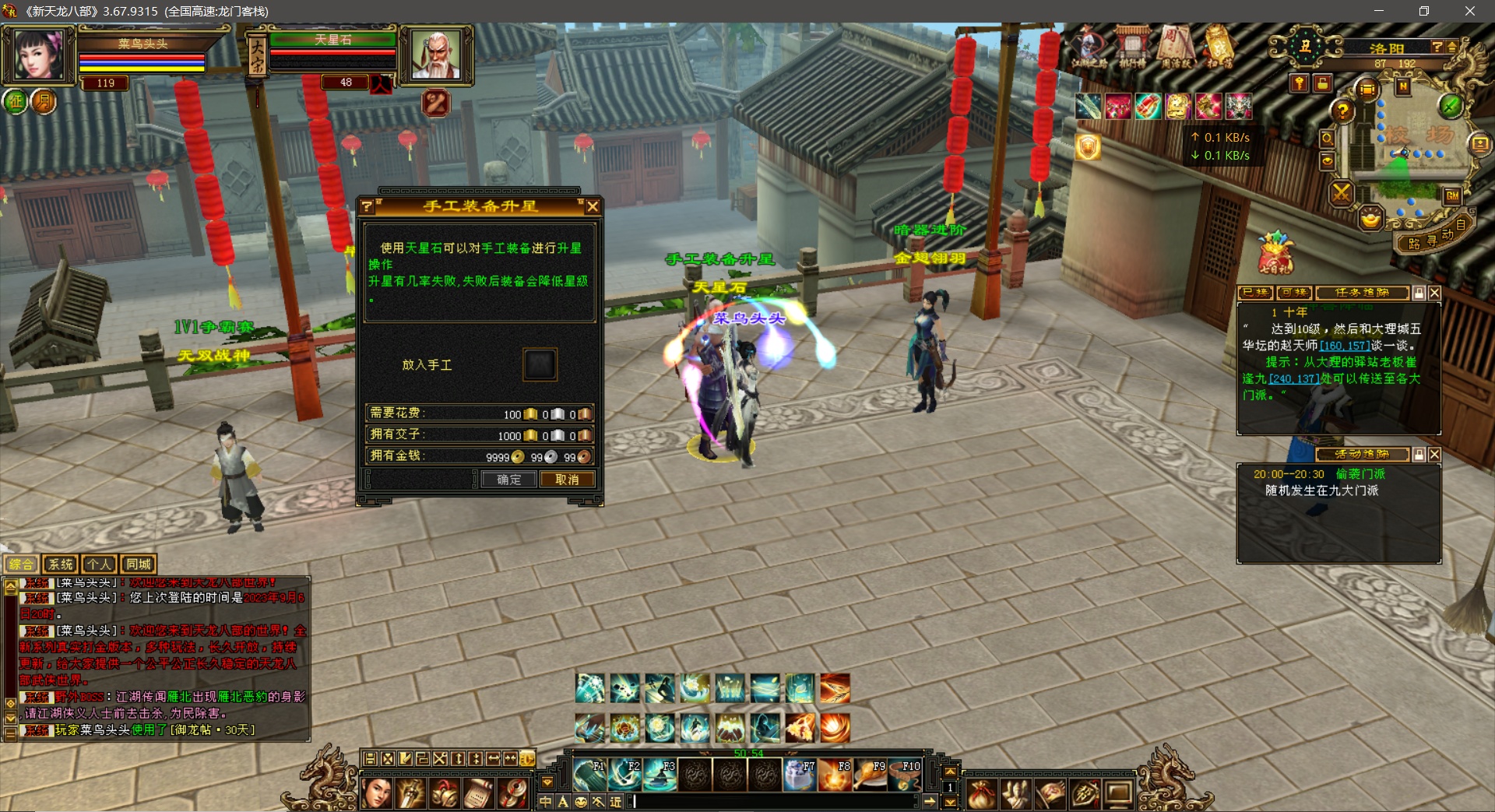Activate the F8 fire skill
The height and width of the screenshot is (812, 1495).
click(x=834, y=775)
